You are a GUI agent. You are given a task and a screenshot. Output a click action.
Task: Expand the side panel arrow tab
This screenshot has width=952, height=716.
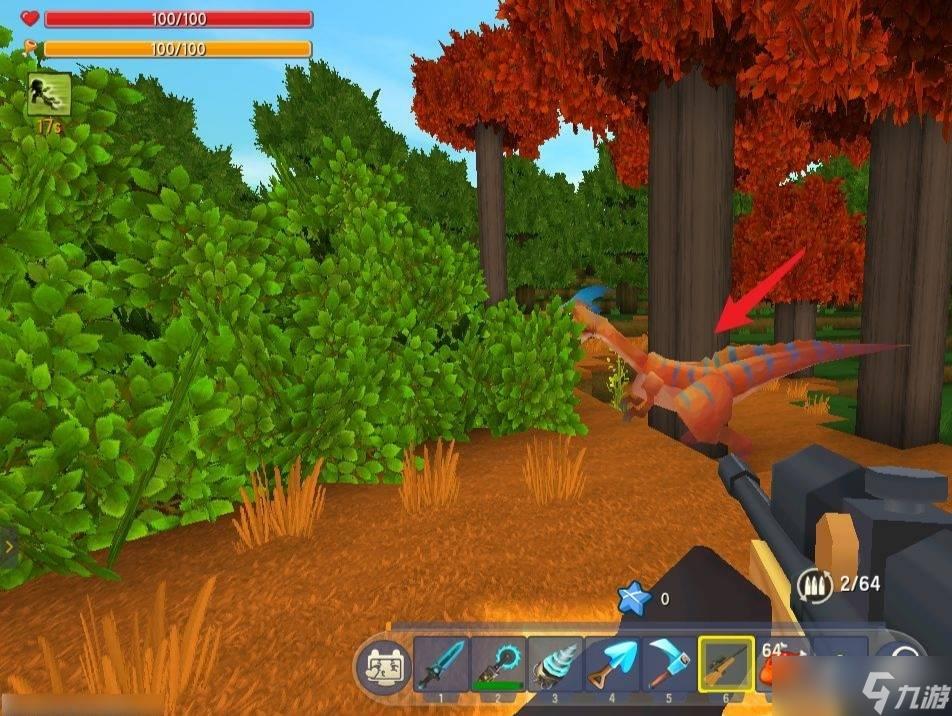(9, 547)
